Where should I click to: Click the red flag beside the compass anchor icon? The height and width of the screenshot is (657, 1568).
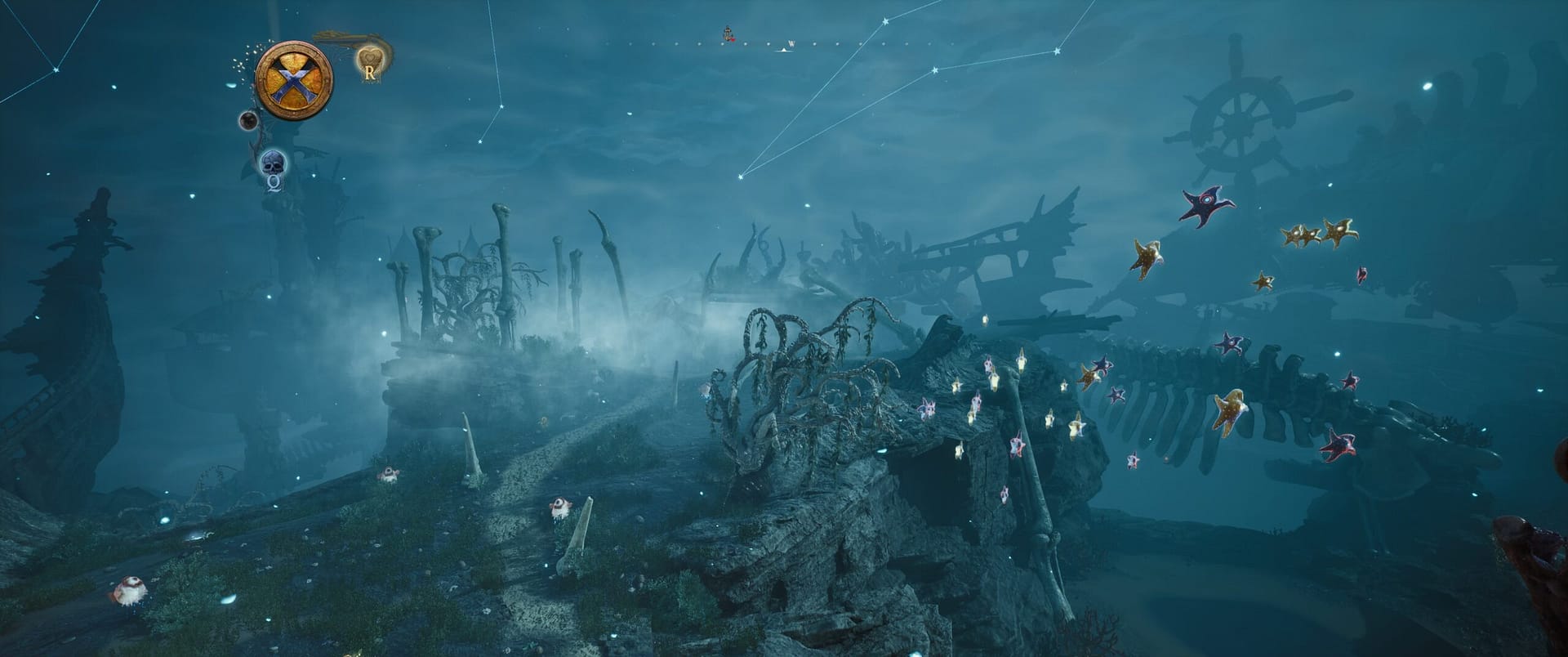point(733,38)
